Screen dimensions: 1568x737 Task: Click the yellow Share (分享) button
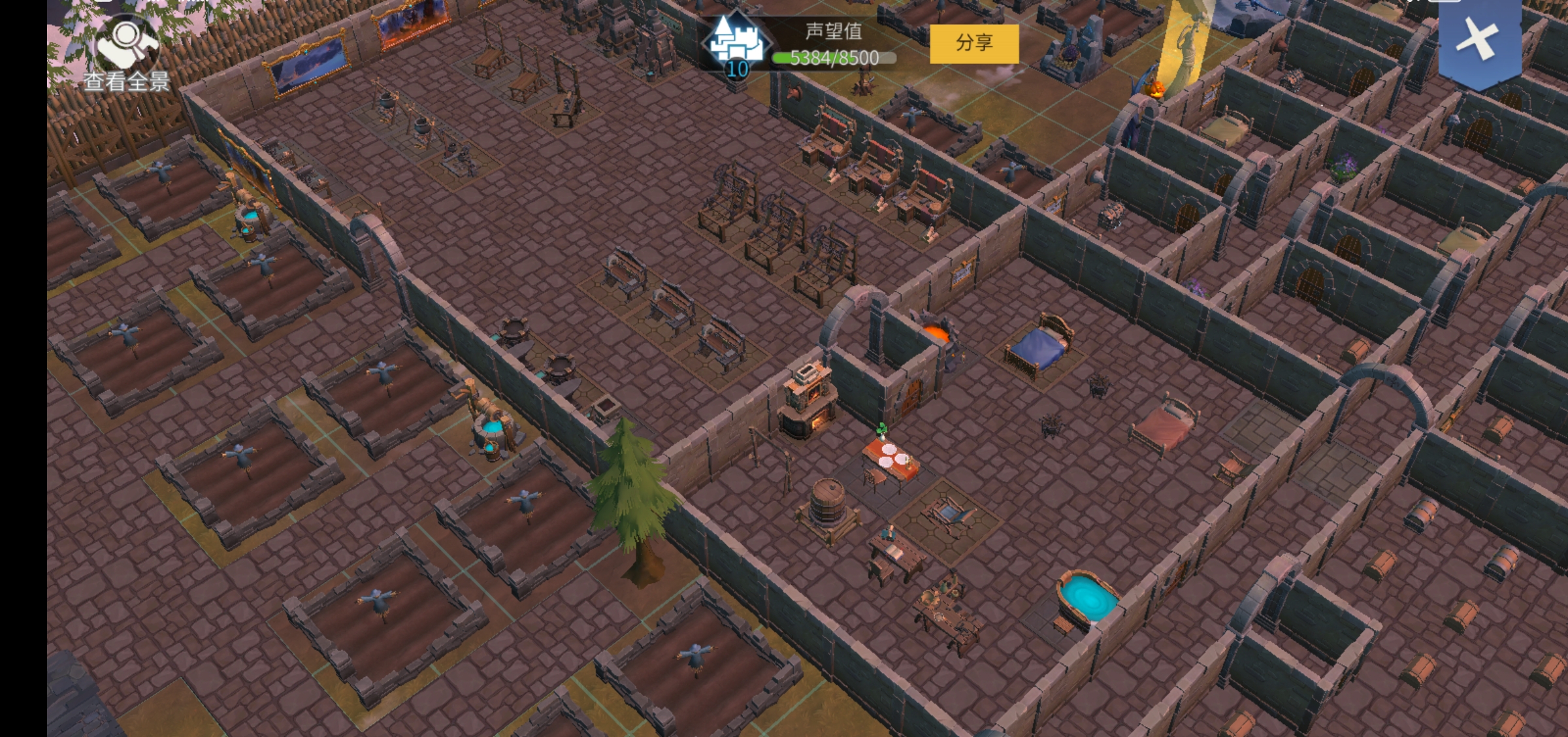pos(973,44)
